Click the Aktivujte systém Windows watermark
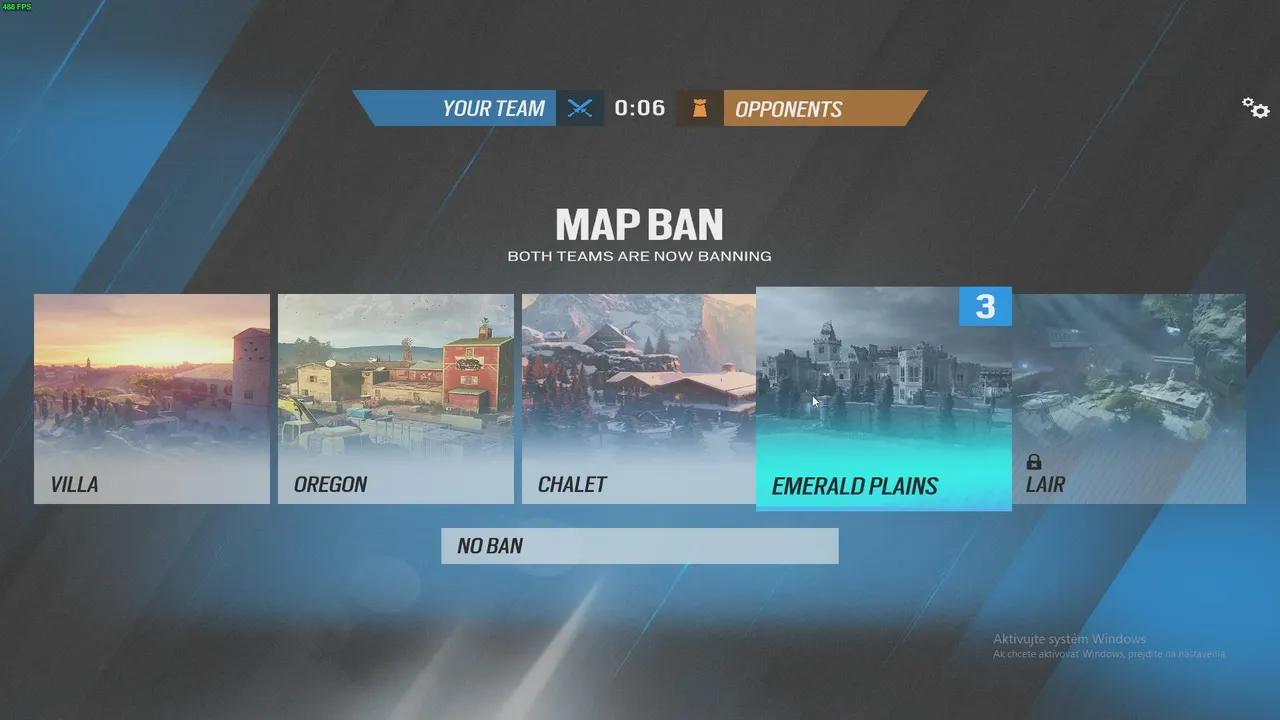Image resolution: width=1280 pixels, height=720 pixels. click(x=1069, y=638)
